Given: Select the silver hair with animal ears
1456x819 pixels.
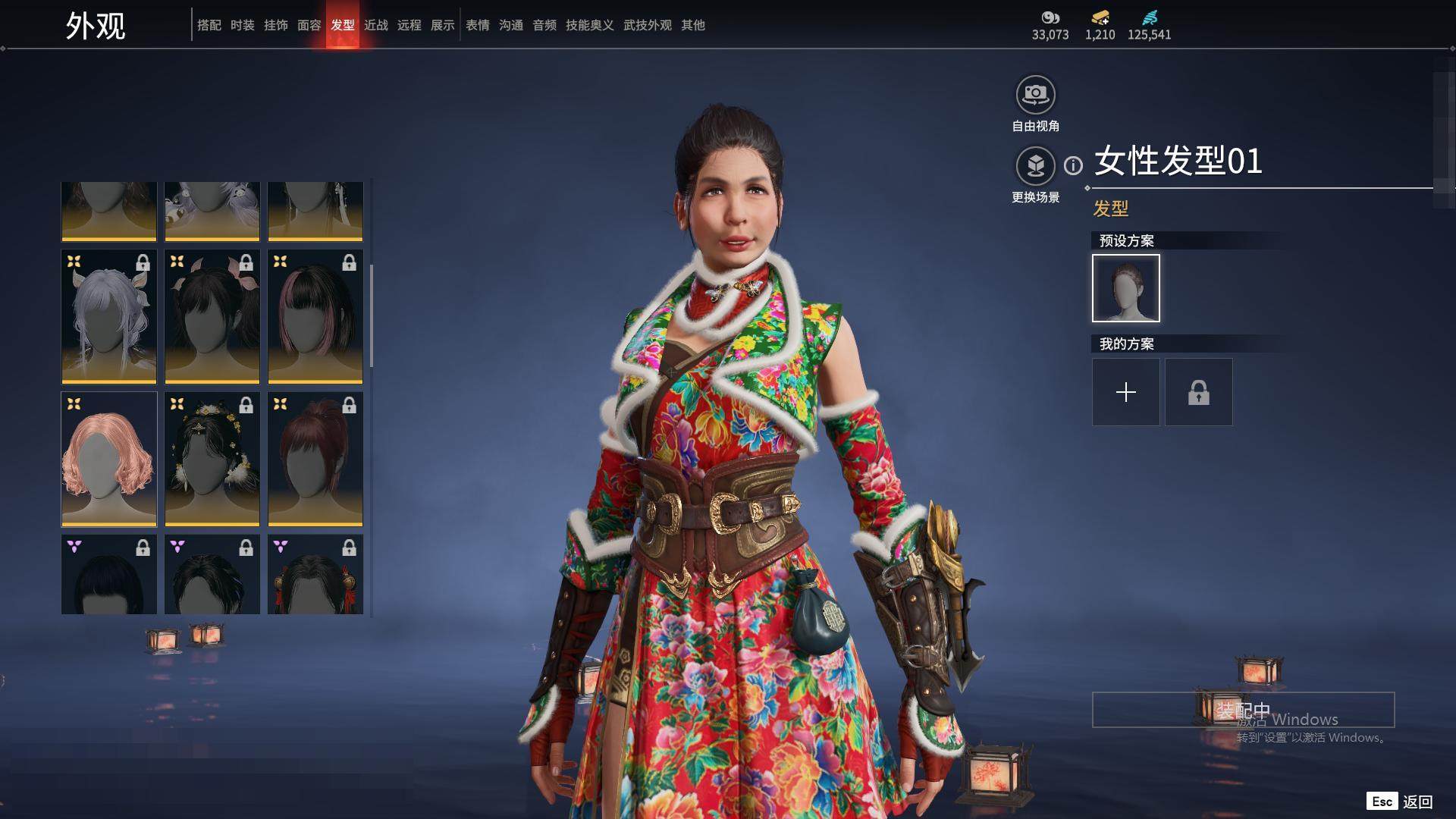Looking at the screenshot, I should [109, 316].
